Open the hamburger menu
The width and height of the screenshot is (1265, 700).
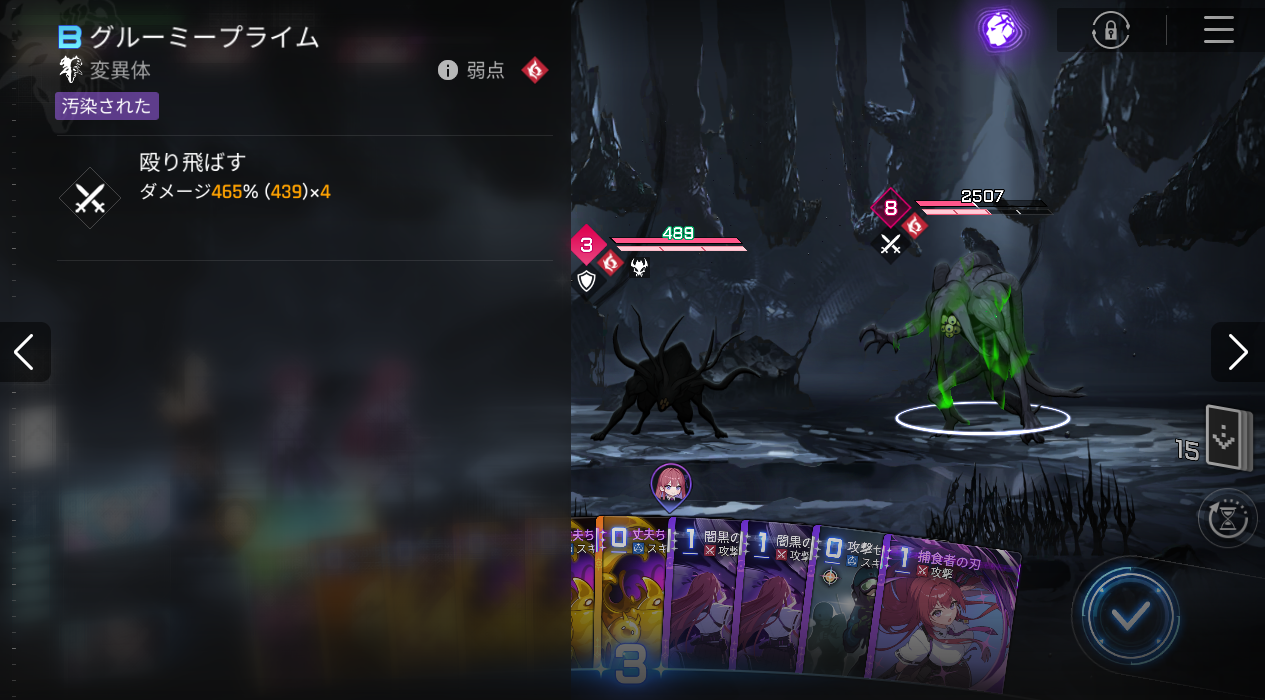pos(1218,30)
